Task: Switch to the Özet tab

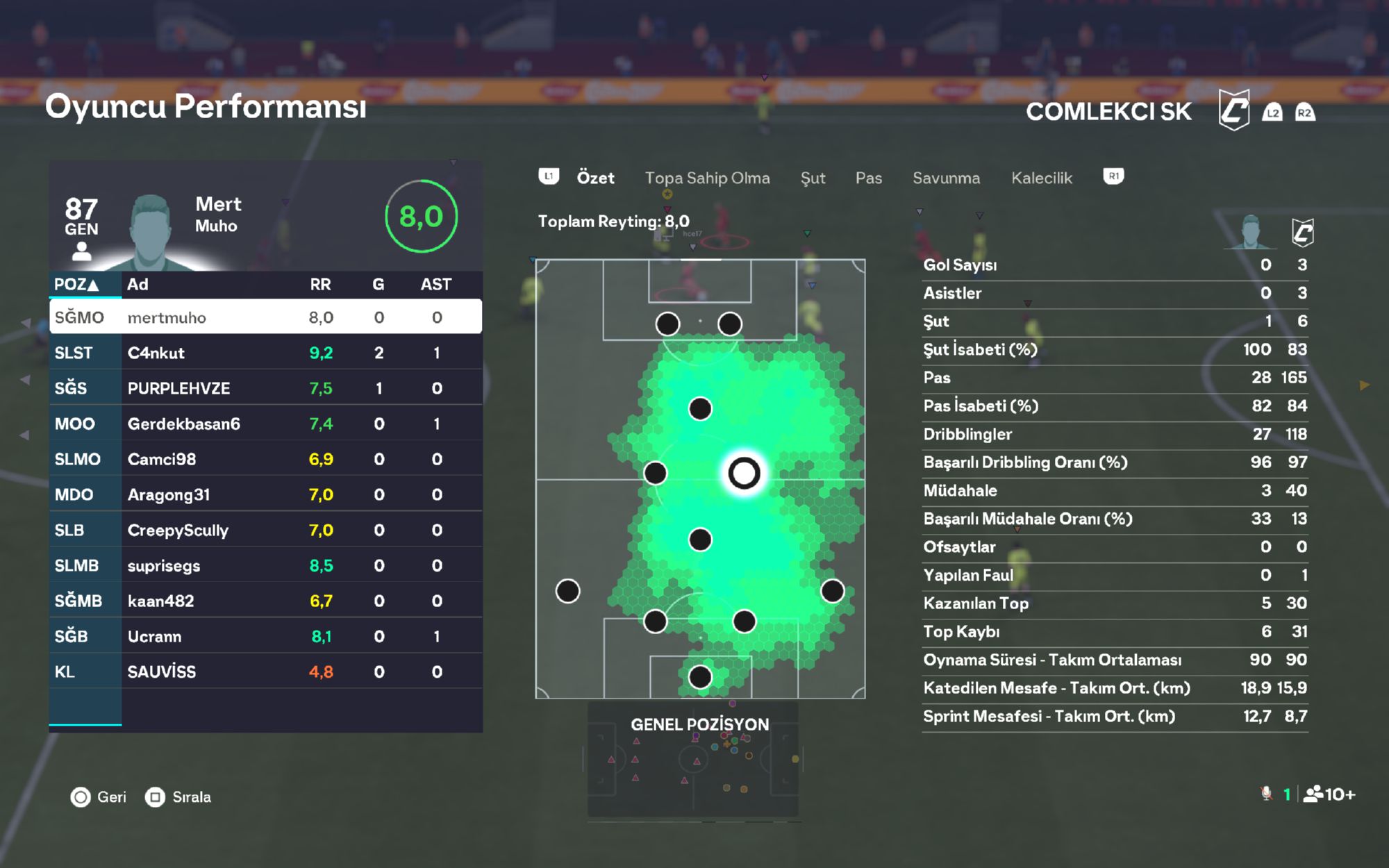Action: (595, 178)
